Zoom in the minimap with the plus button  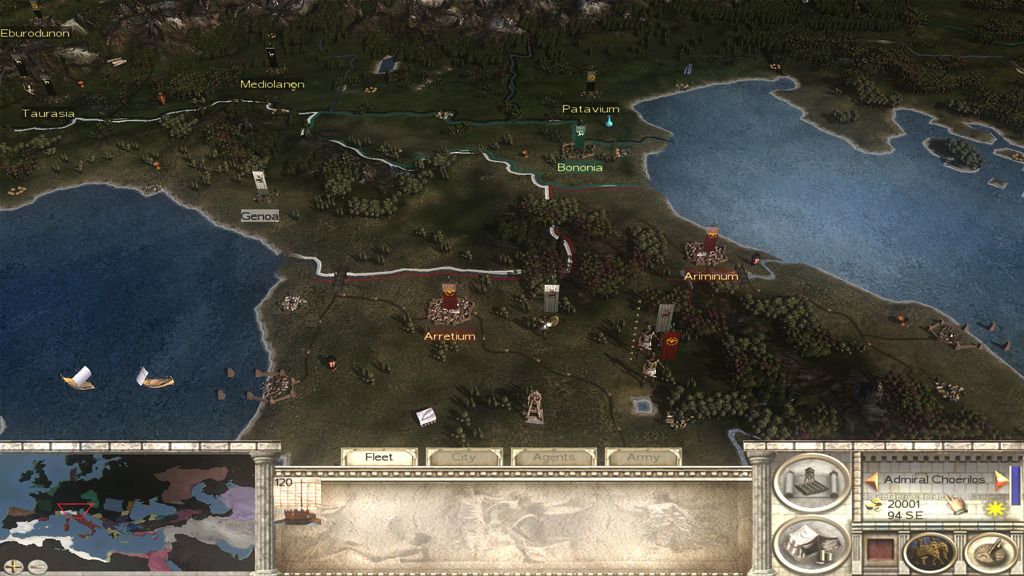(11, 566)
